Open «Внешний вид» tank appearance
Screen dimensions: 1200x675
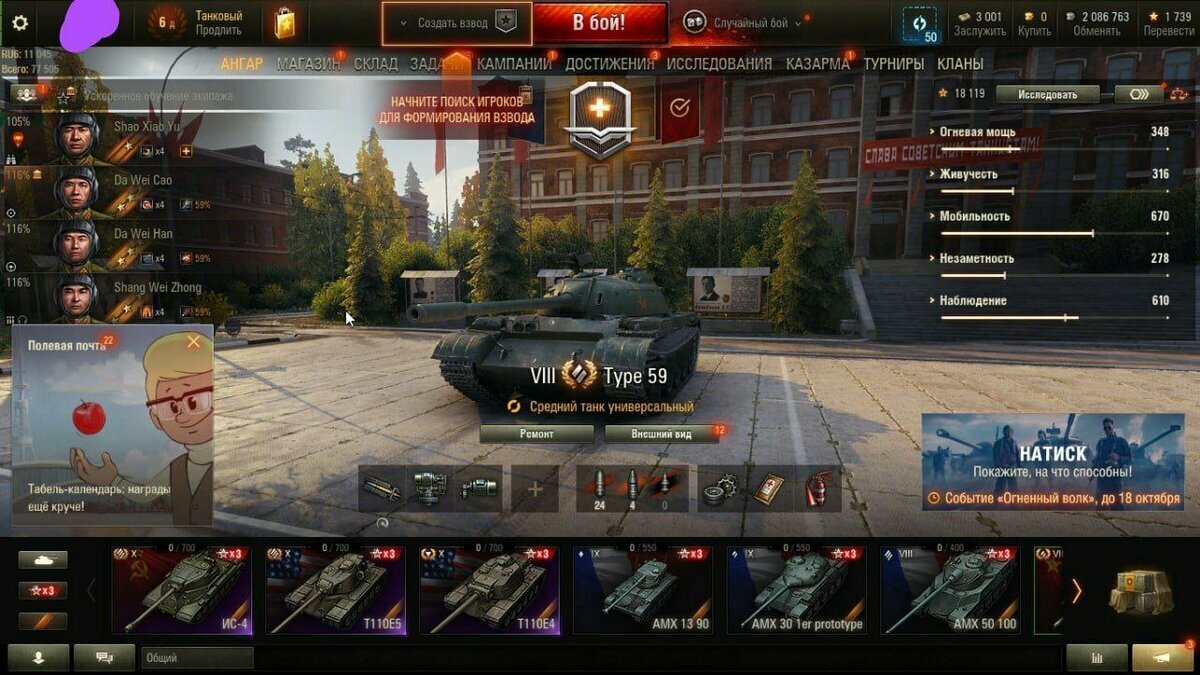(661, 434)
